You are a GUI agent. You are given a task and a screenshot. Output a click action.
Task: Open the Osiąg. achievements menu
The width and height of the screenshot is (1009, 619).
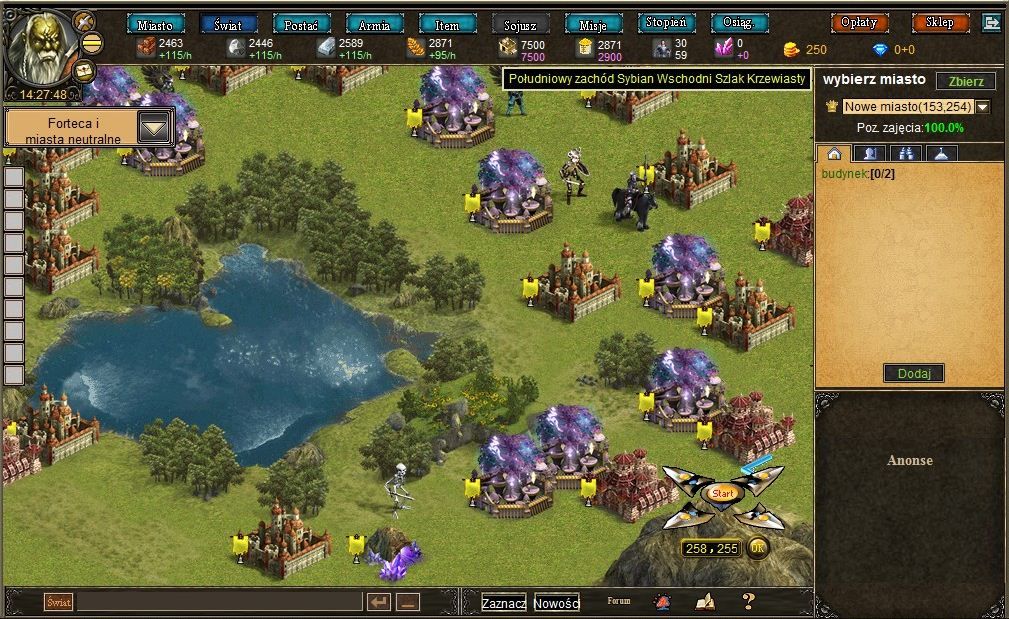click(x=739, y=23)
